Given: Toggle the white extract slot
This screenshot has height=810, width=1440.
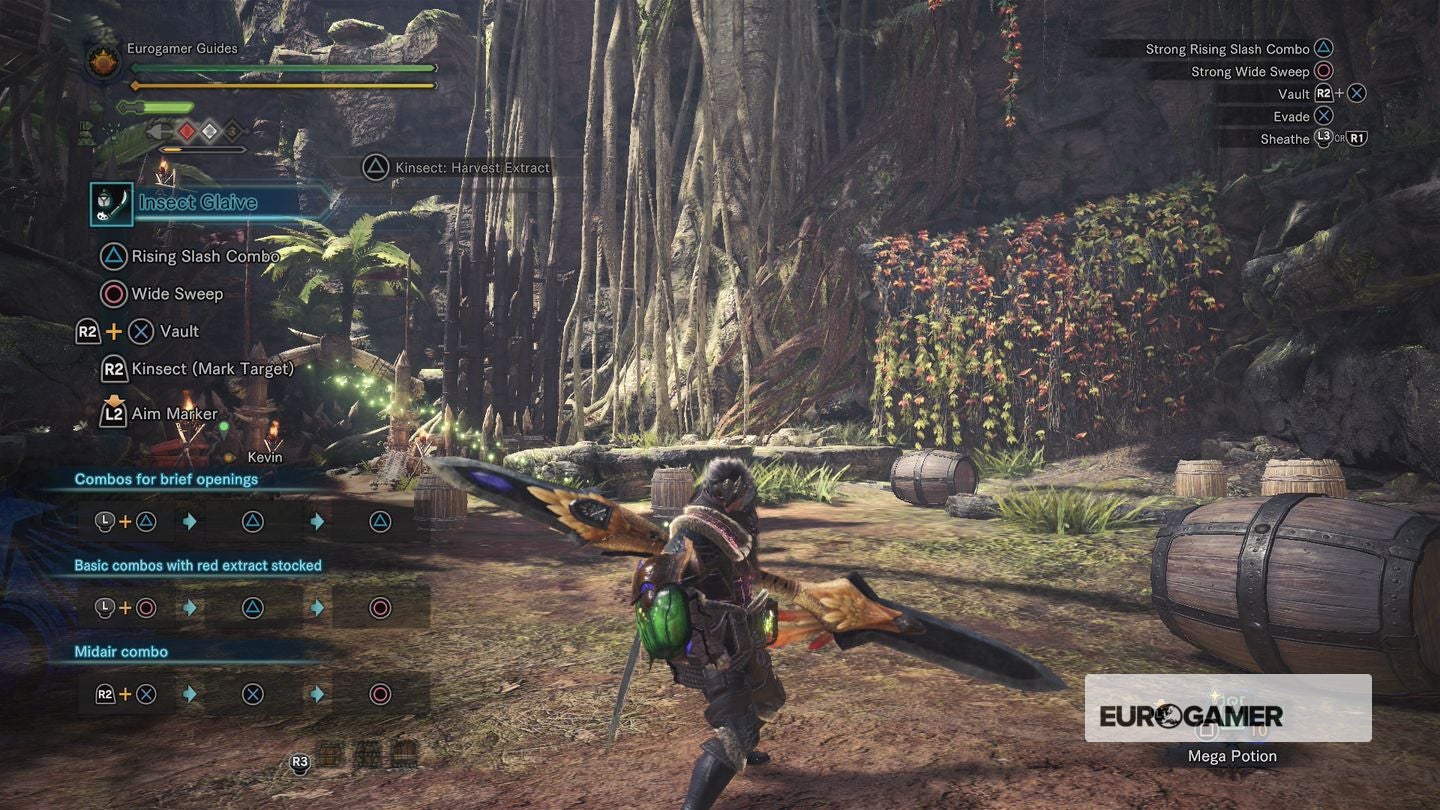Looking at the screenshot, I should [x=209, y=132].
